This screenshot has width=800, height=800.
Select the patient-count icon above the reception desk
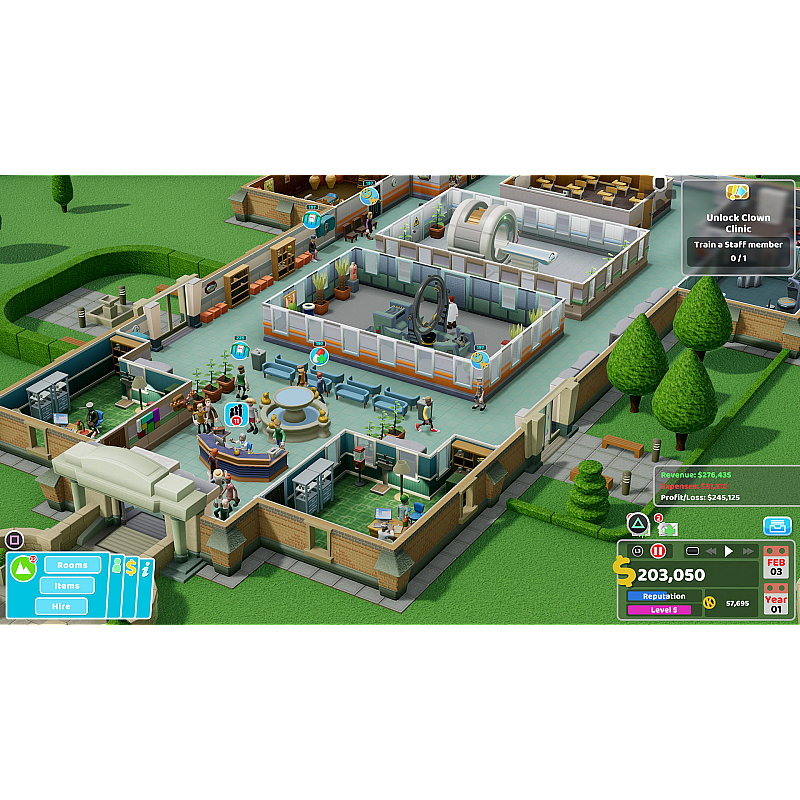point(236,414)
